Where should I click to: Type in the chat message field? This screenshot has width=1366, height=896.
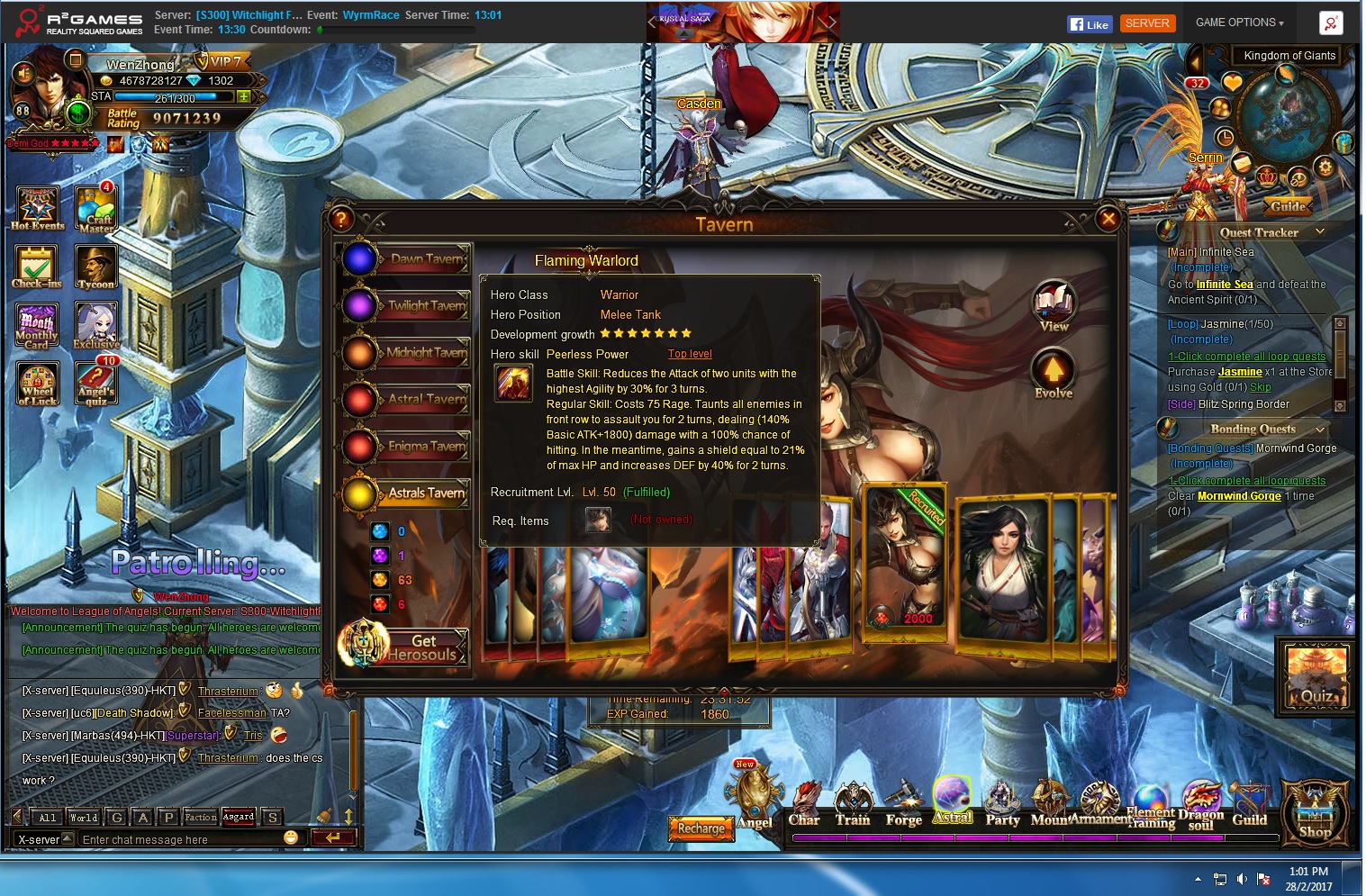[x=180, y=839]
